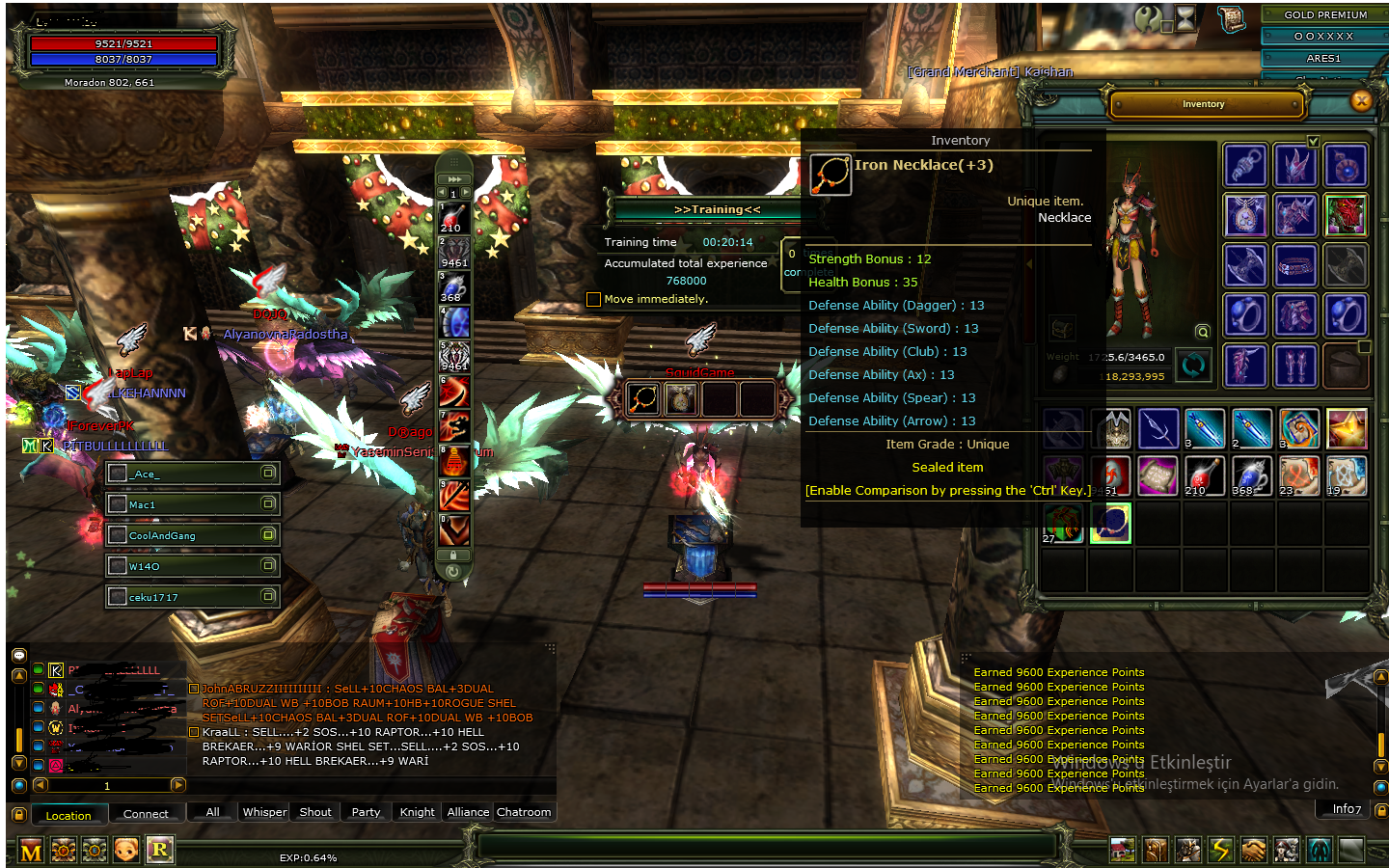This screenshot has width=1389, height=868.
Task: Click the 'M' Moradon icon near the chat bar
Action: point(31,851)
